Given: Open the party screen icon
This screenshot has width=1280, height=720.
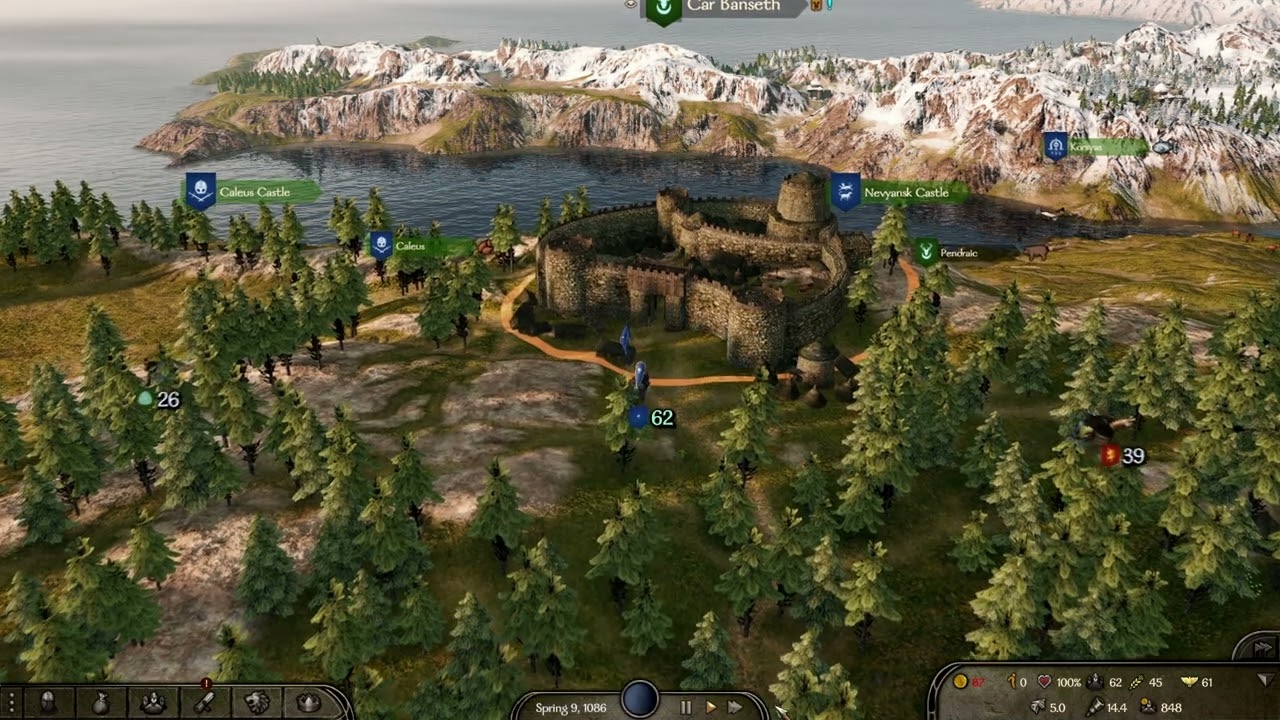Looking at the screenshot, I should tap(152, 702).
